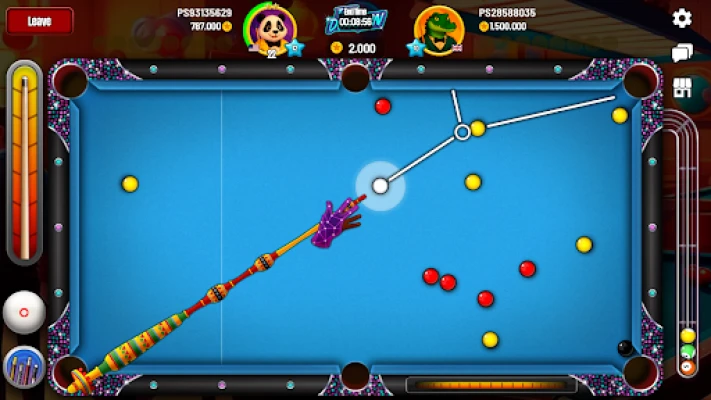Open the chat bubbles panel

coord(682,53)
